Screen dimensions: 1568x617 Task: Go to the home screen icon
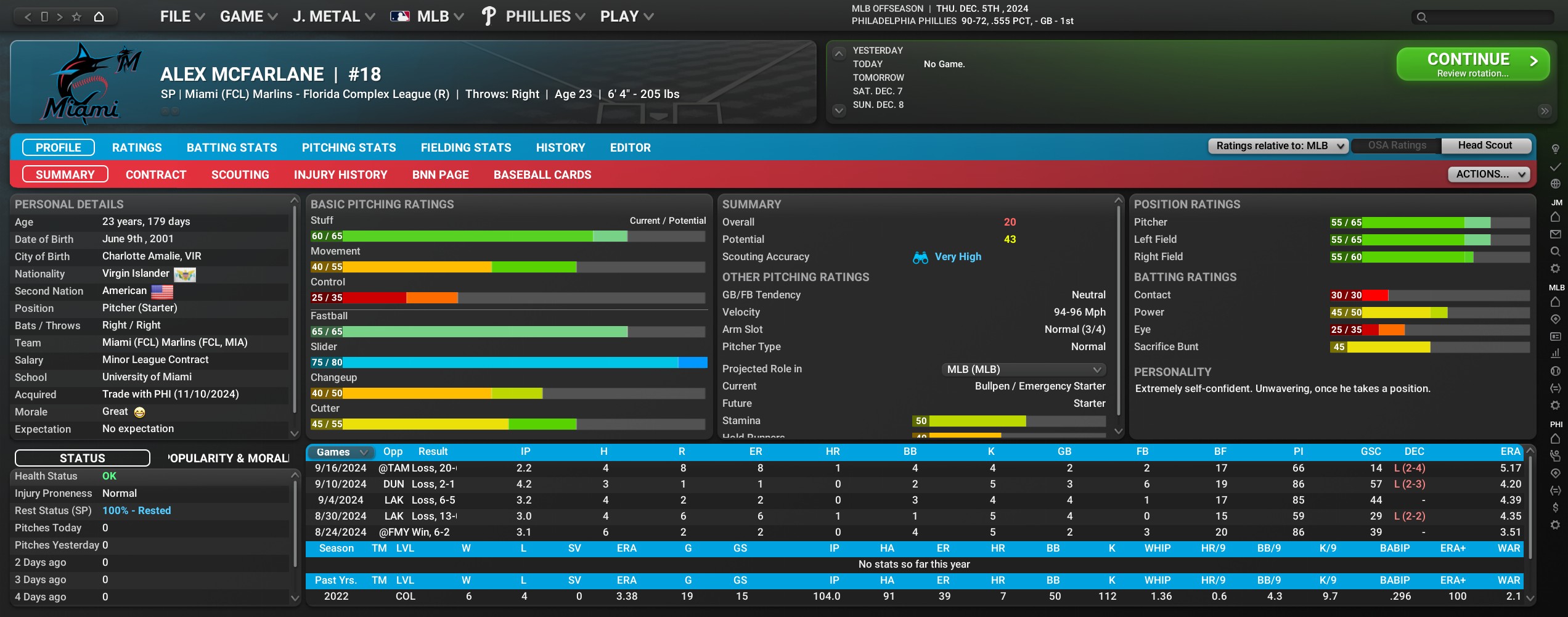(x=99, y=17)
